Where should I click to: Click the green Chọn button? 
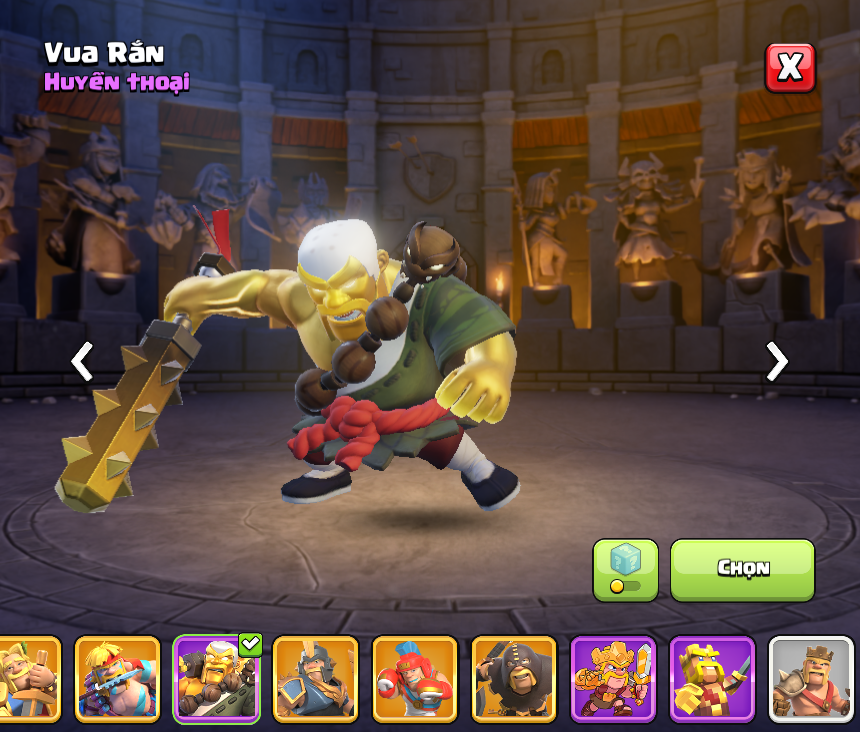tap(742, 570)
